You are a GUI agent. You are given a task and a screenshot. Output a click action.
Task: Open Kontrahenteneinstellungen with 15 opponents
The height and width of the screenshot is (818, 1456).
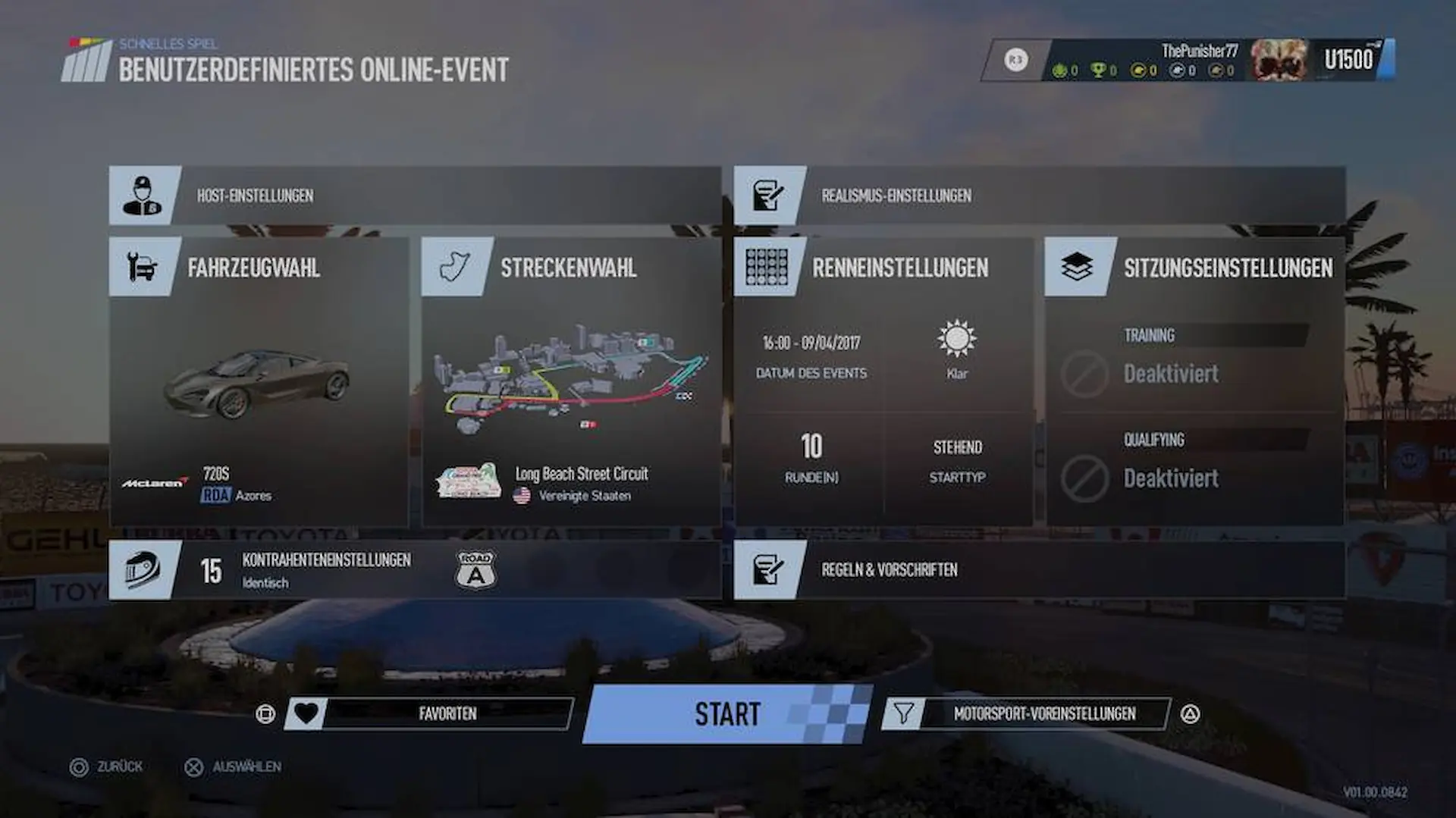tap(414, 570)
